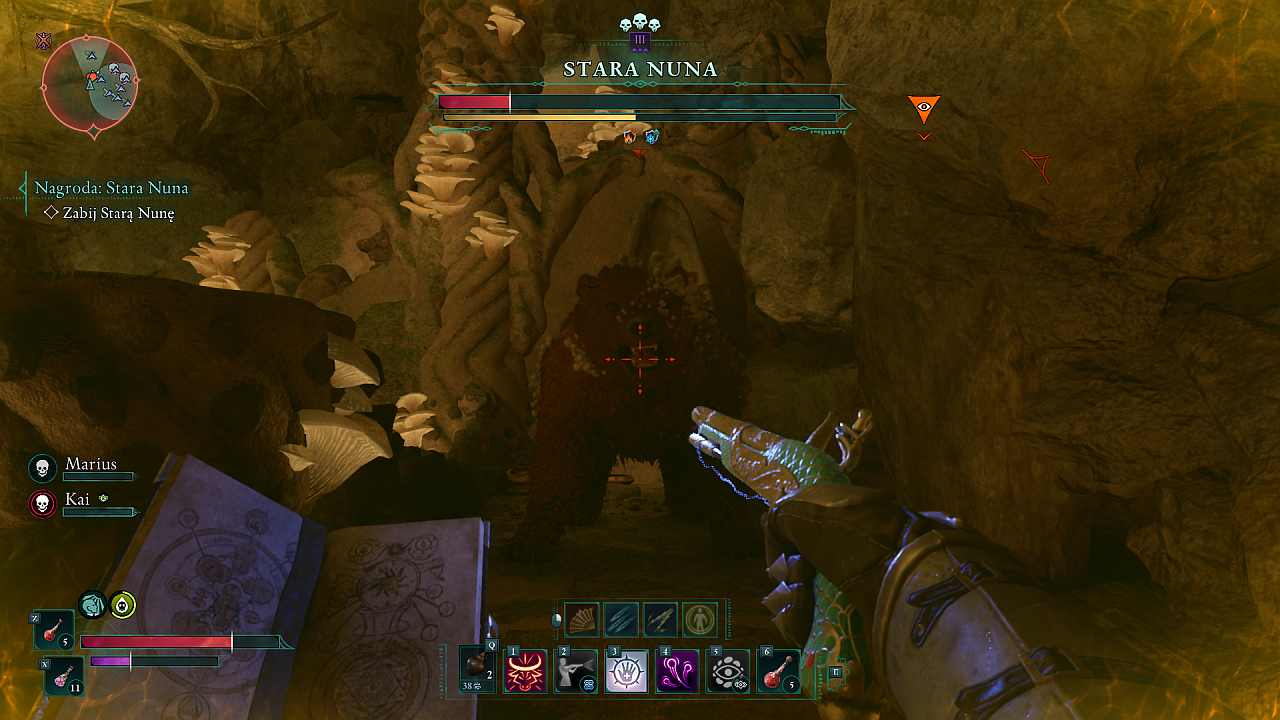Activate the eye with dots ability
This screenshot has height=720, width=1280.
728,671
